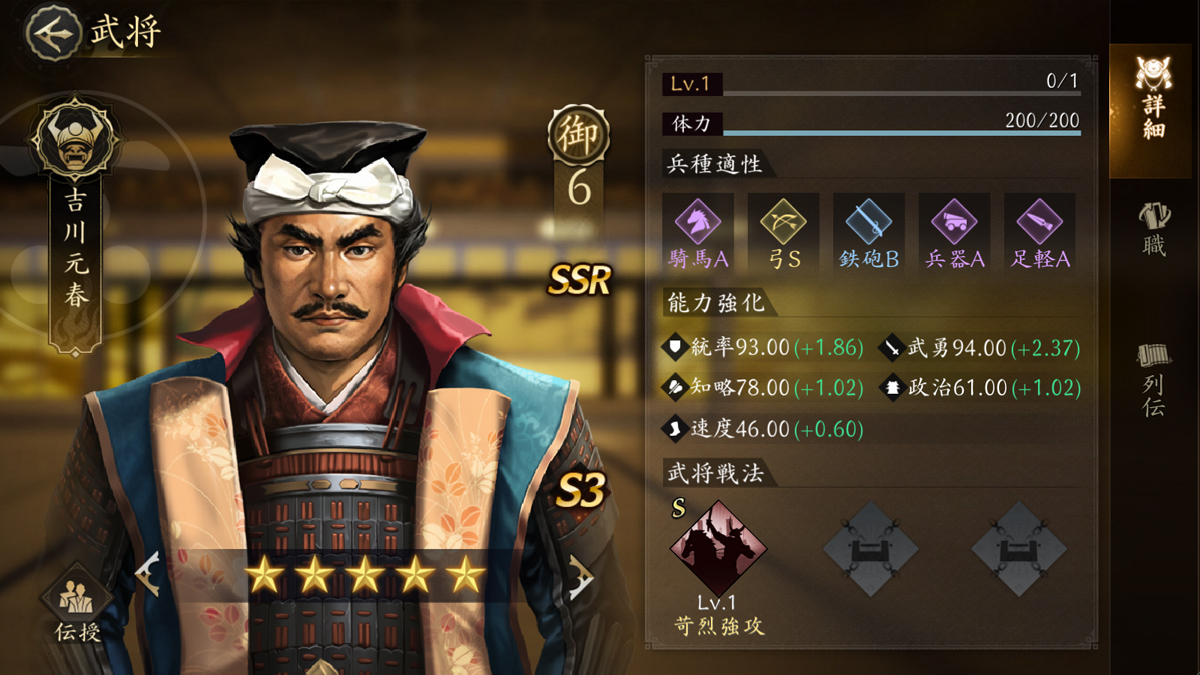The image size is (1200, 675).
Task: Select the 吉川元春 clan crest emblem
Action: tap(75, 139)
